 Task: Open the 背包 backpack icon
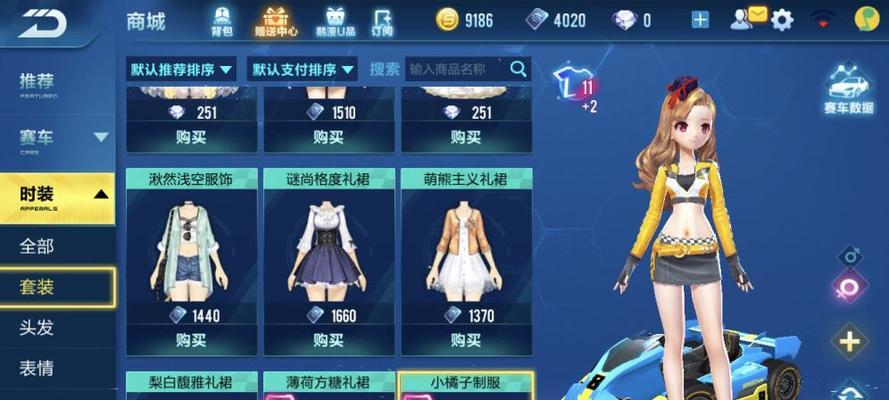pos(223,20)
